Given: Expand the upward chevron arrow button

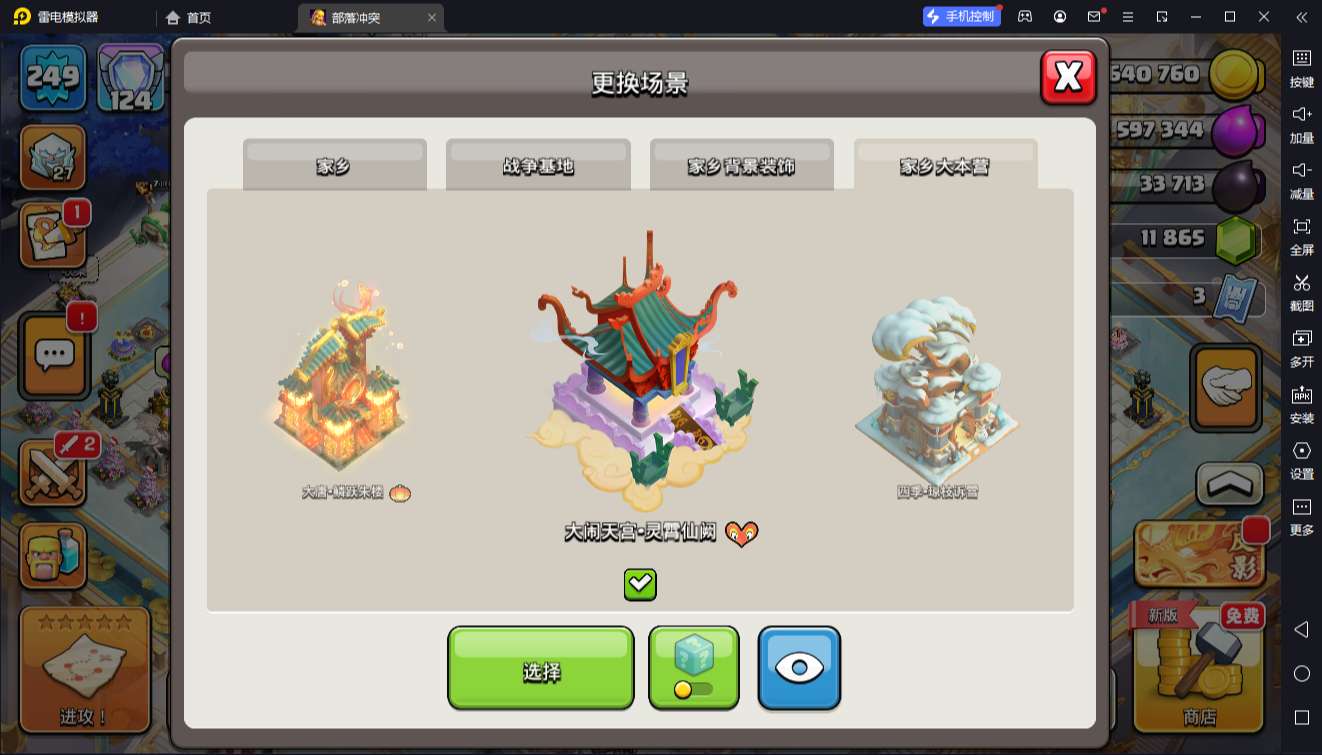Looking at the screenshot, I should click(1229, 485).
